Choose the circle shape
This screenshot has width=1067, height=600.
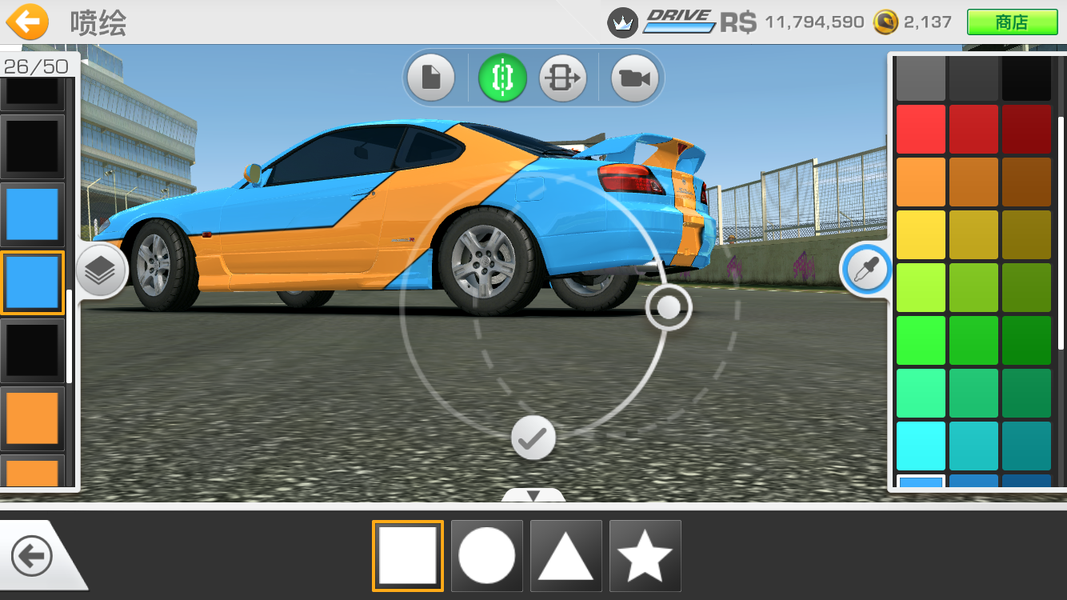tap(487, 556)
